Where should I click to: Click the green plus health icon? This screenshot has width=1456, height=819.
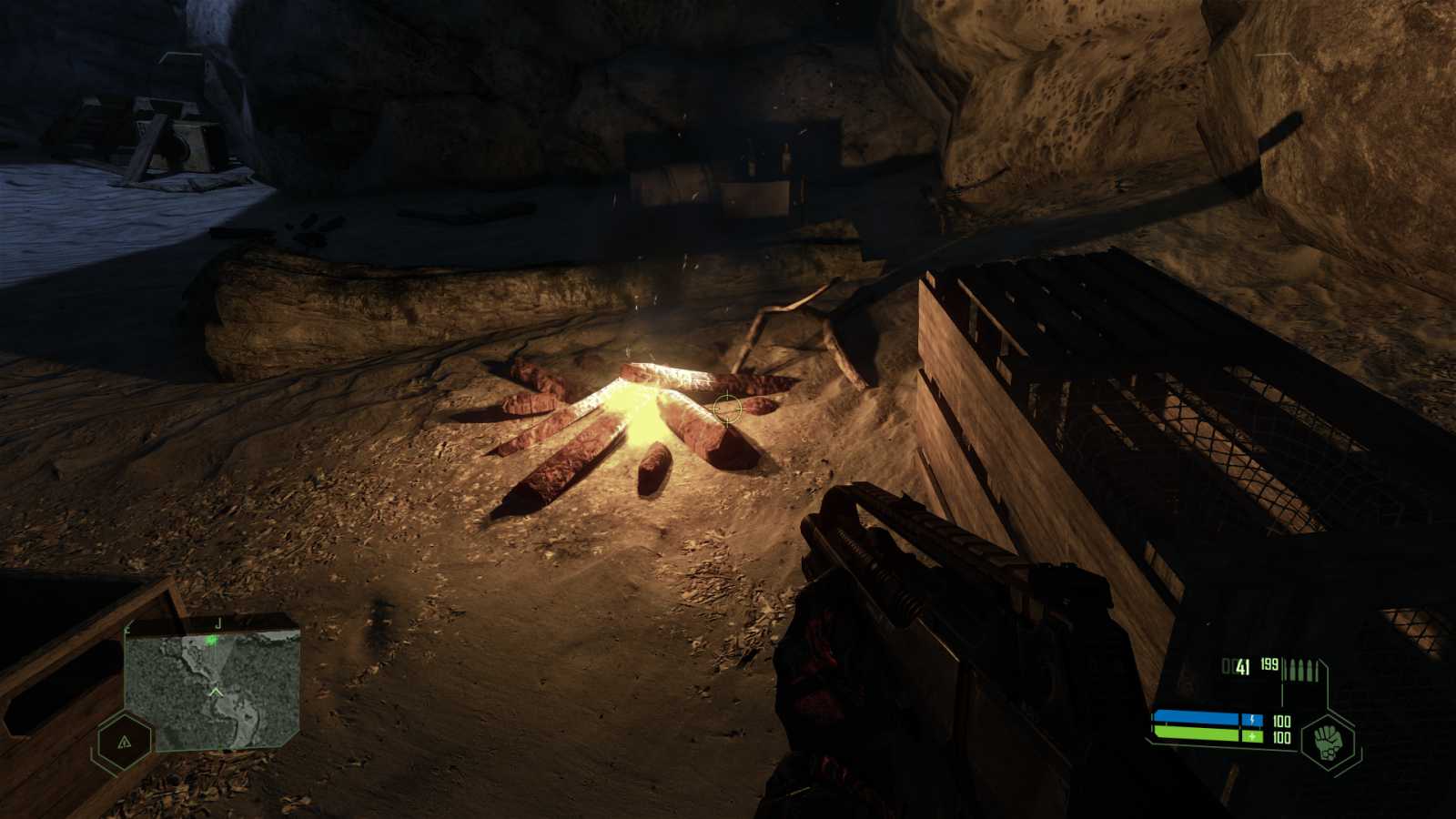[1252, 736]
